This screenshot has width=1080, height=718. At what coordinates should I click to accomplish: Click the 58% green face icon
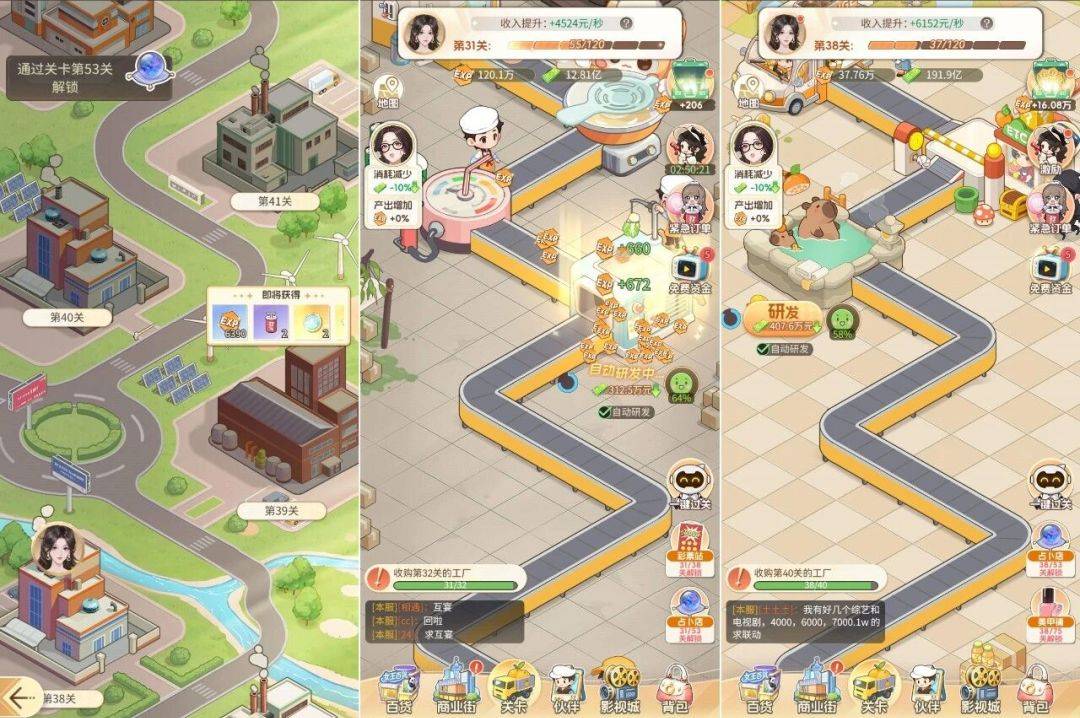pos(842,321)
